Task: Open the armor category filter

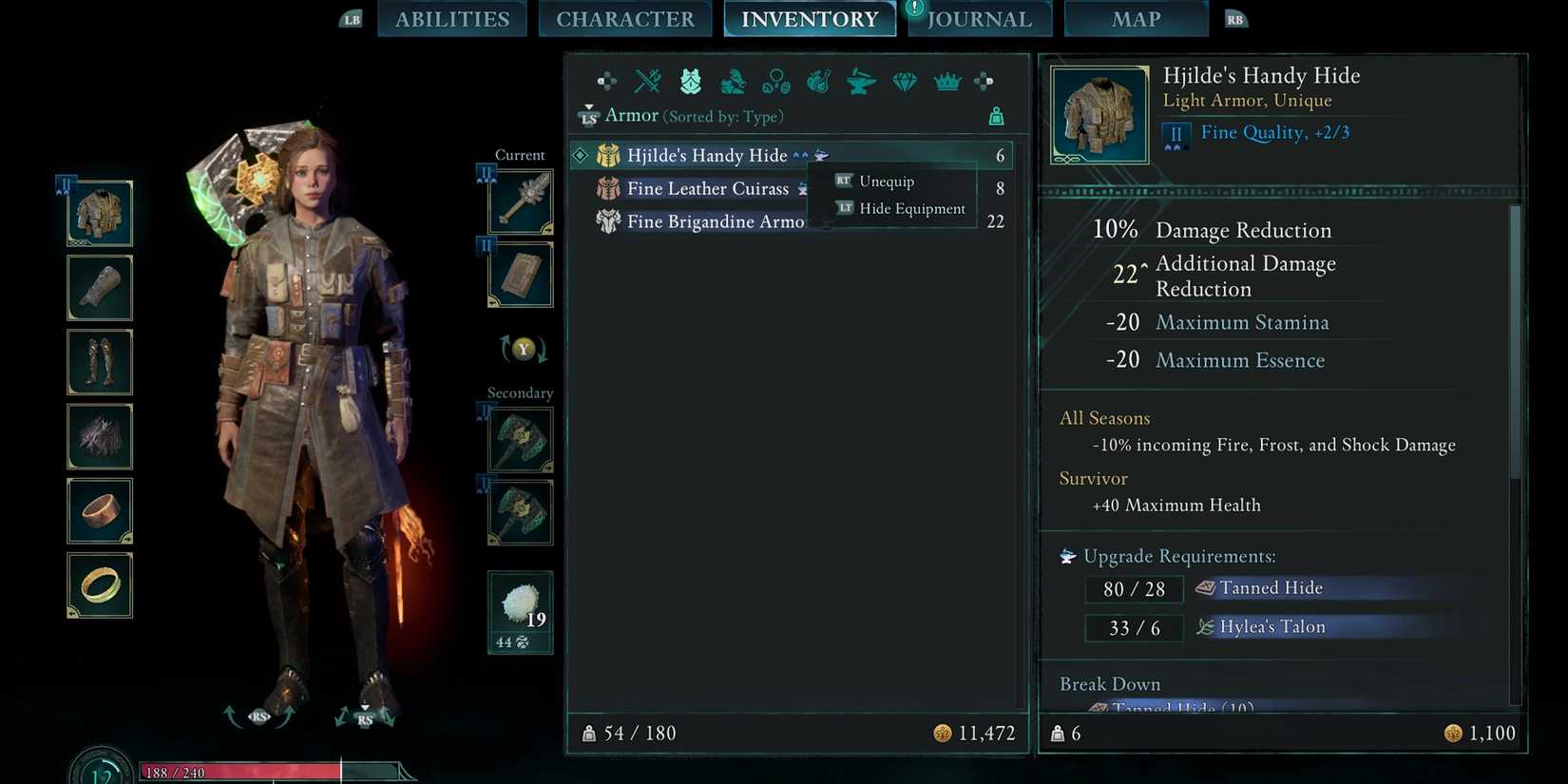Action: [690, 82]
